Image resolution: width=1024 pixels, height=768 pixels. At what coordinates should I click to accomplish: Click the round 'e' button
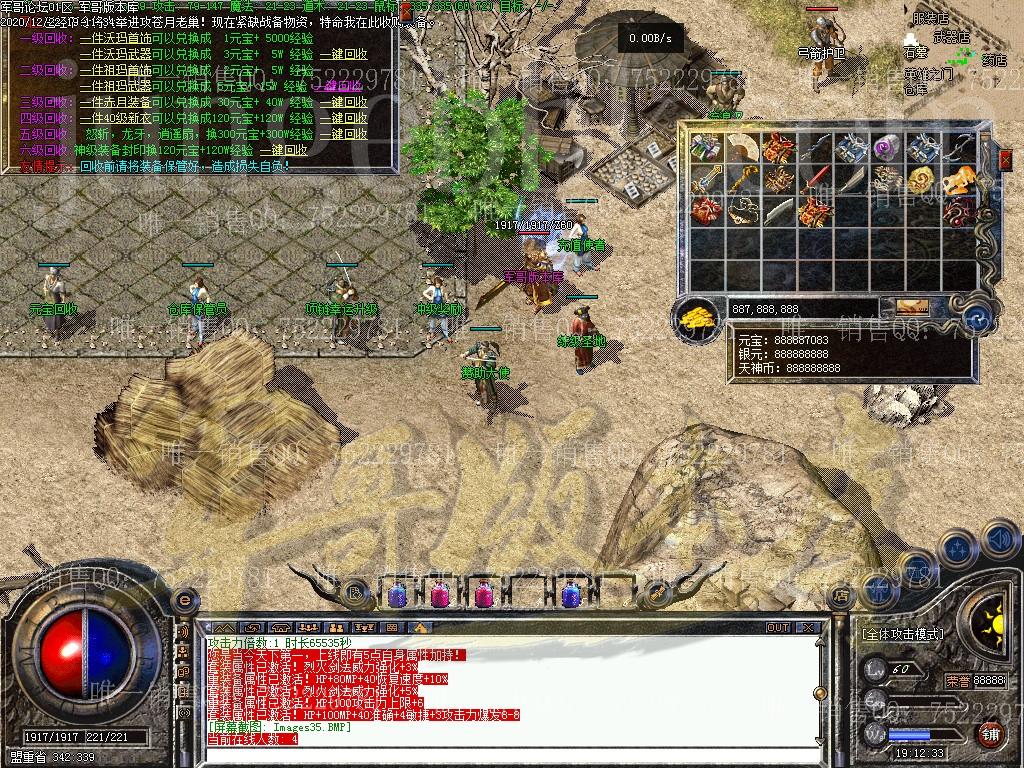tap(182, 600)
